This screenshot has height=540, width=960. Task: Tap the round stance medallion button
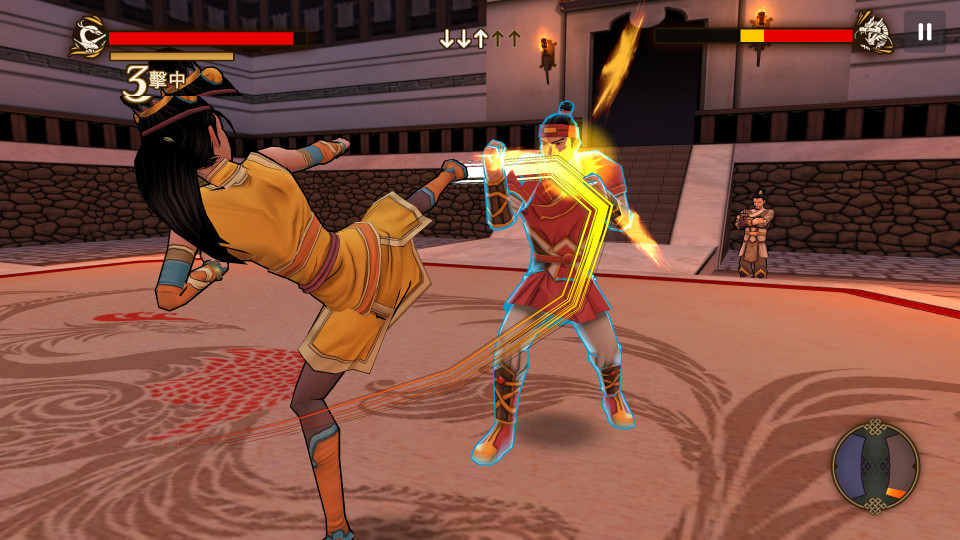(x=875, y=467)
